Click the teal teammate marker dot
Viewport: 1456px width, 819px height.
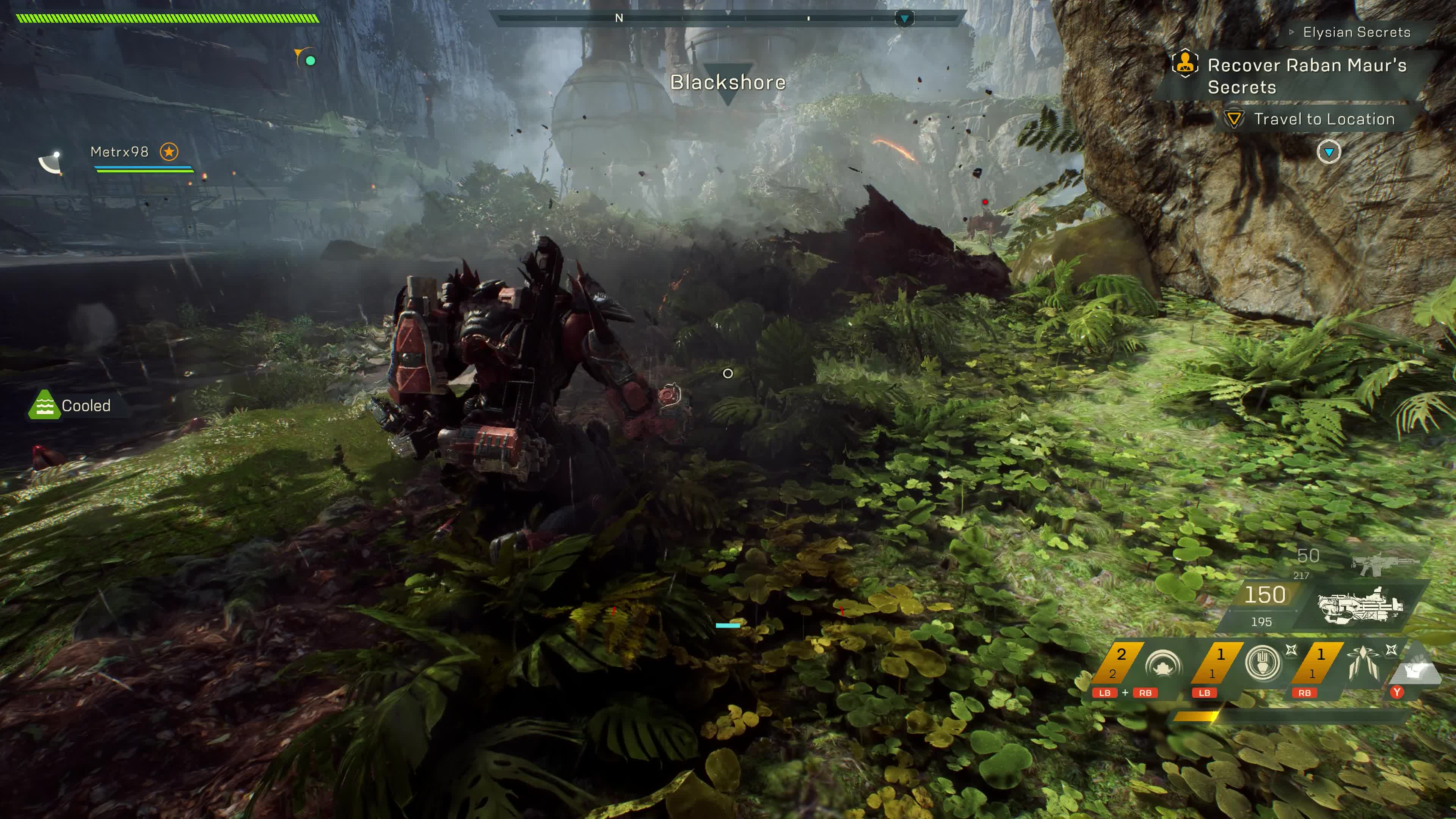310,61
